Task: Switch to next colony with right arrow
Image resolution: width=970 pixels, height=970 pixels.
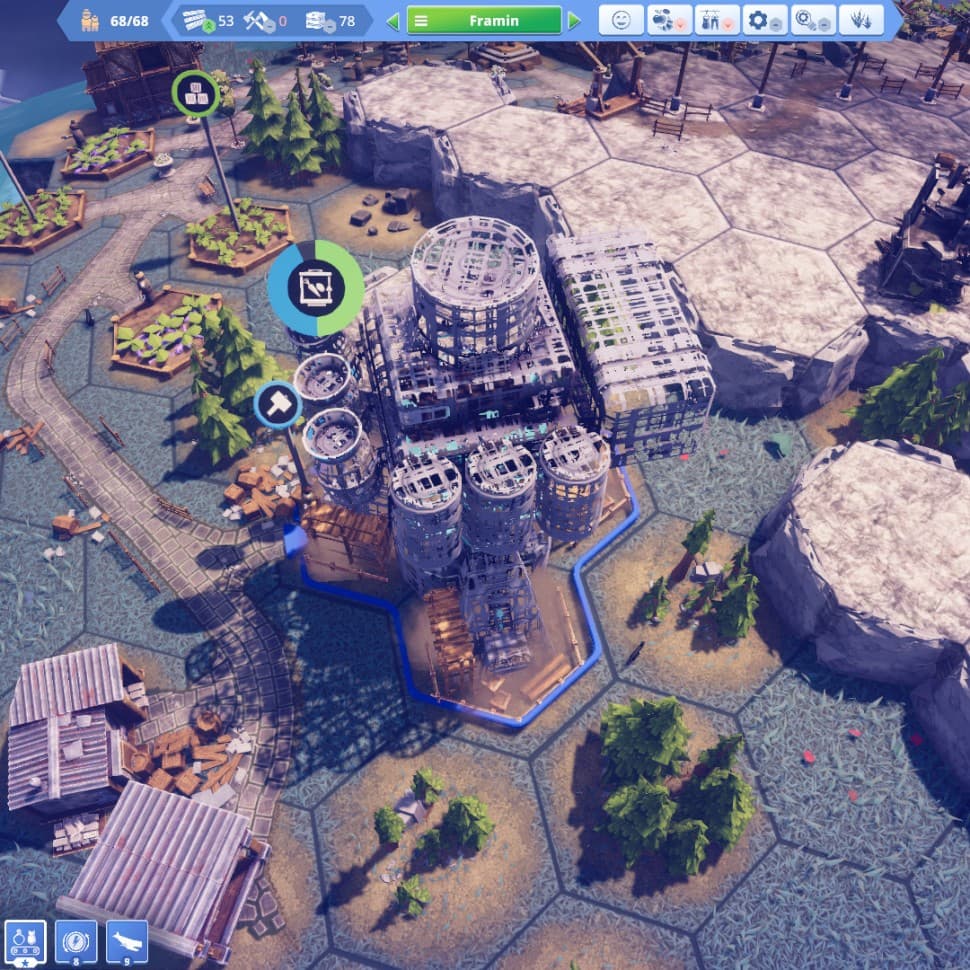Action: 574,20
